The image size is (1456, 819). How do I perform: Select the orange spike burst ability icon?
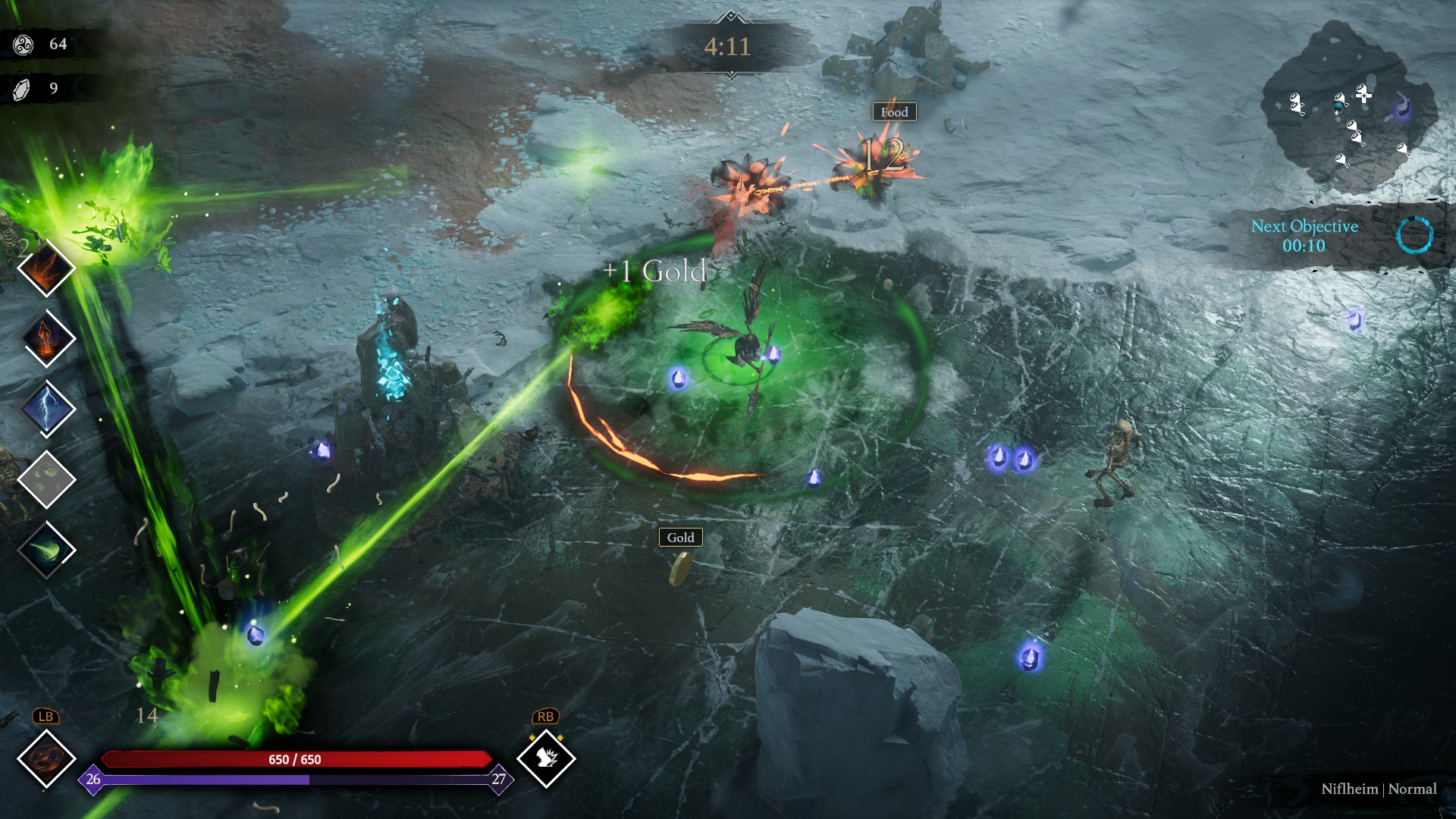(45, 268)
